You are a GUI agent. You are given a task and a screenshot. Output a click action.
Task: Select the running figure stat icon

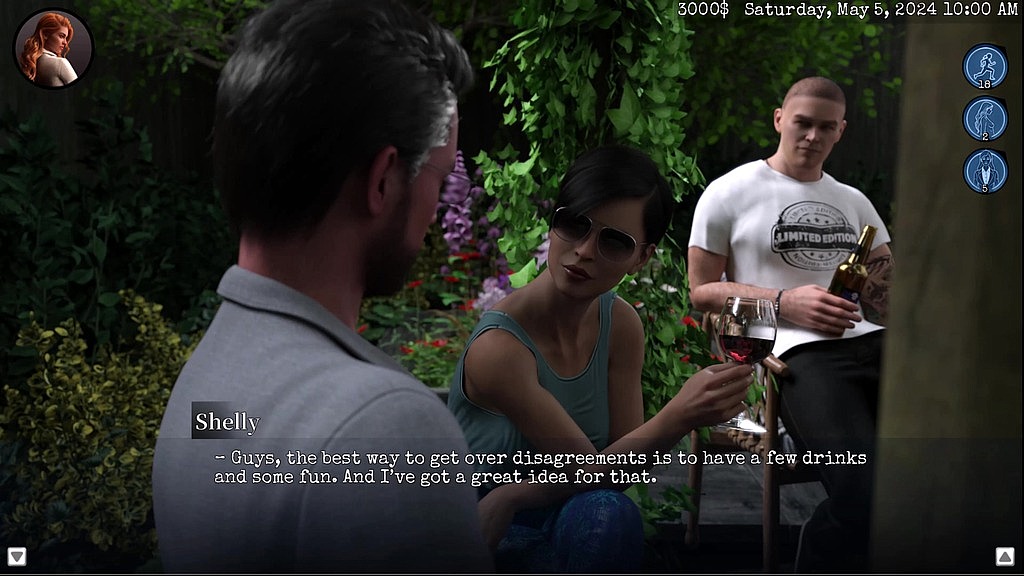[x=984, y=66]
